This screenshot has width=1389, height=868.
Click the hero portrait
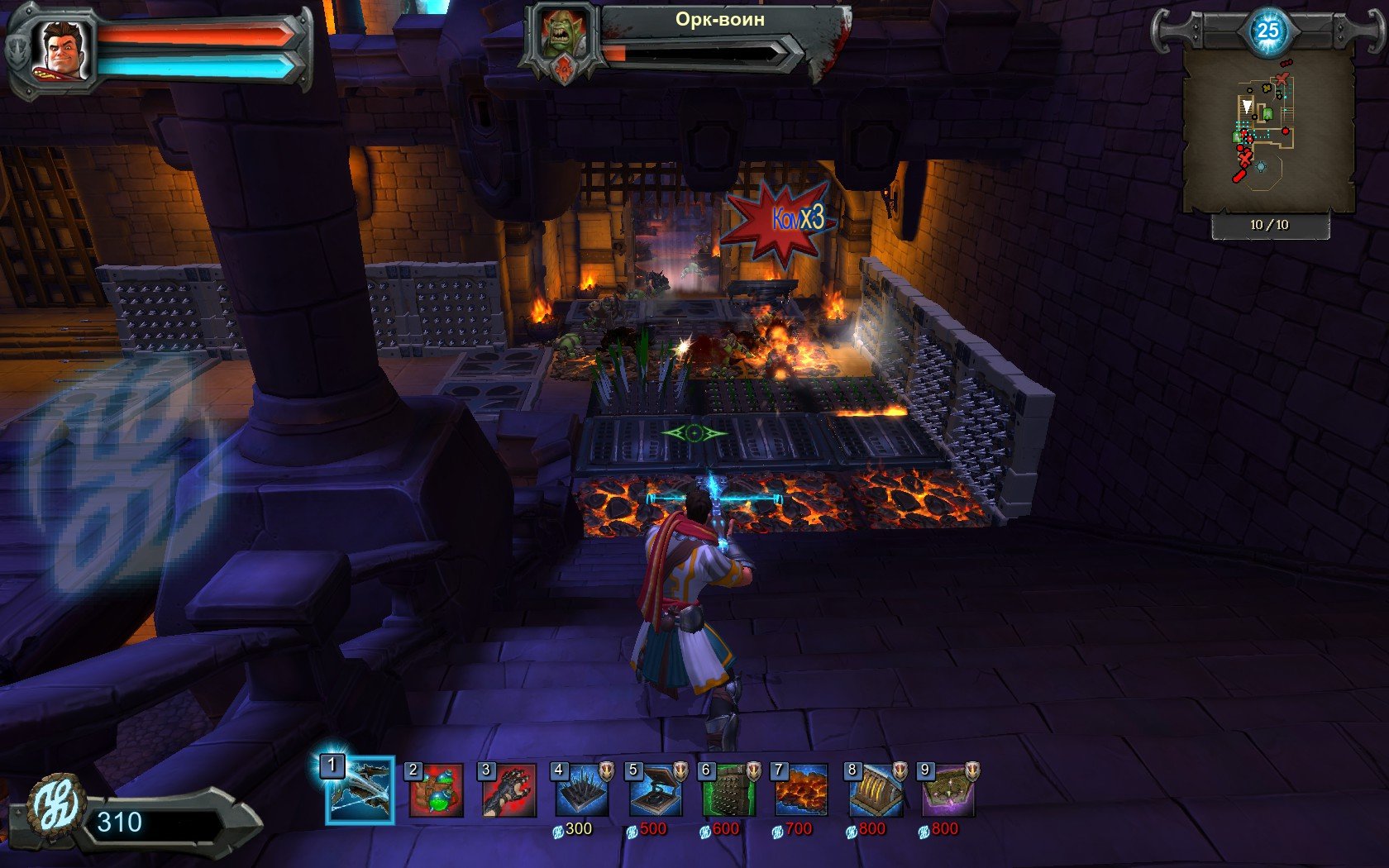tap(63, 50)
